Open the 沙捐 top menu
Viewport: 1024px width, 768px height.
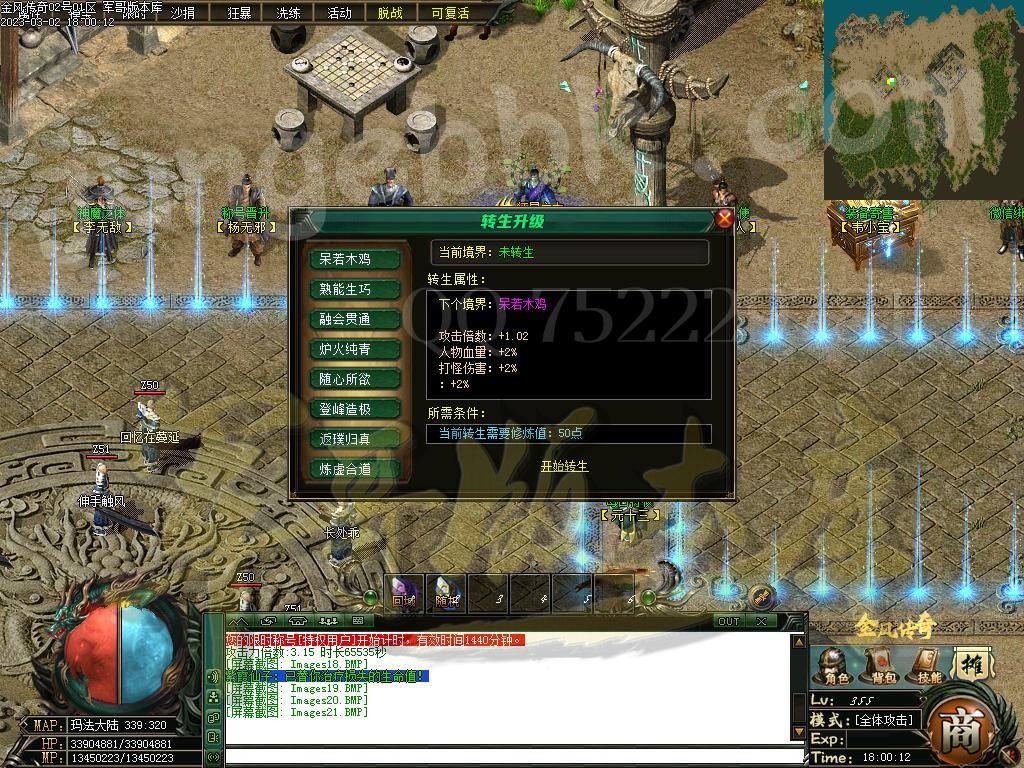[x=183, y=13]
